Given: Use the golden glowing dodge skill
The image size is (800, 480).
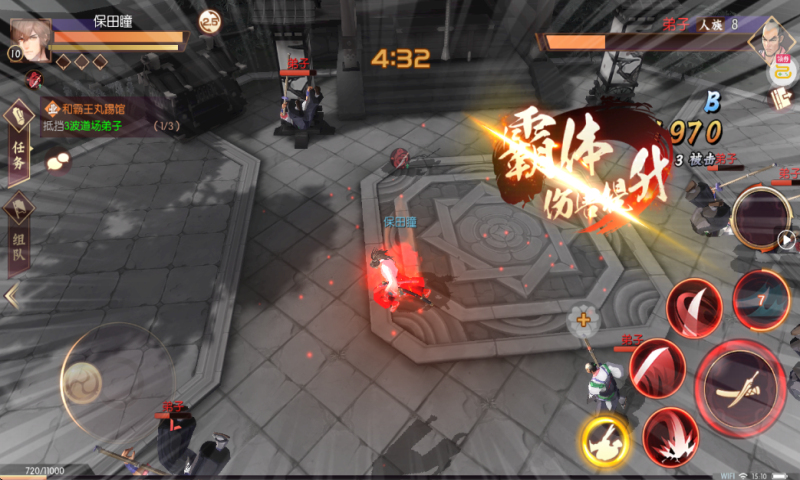Looking at the screenshot, I should coord(605,438).
